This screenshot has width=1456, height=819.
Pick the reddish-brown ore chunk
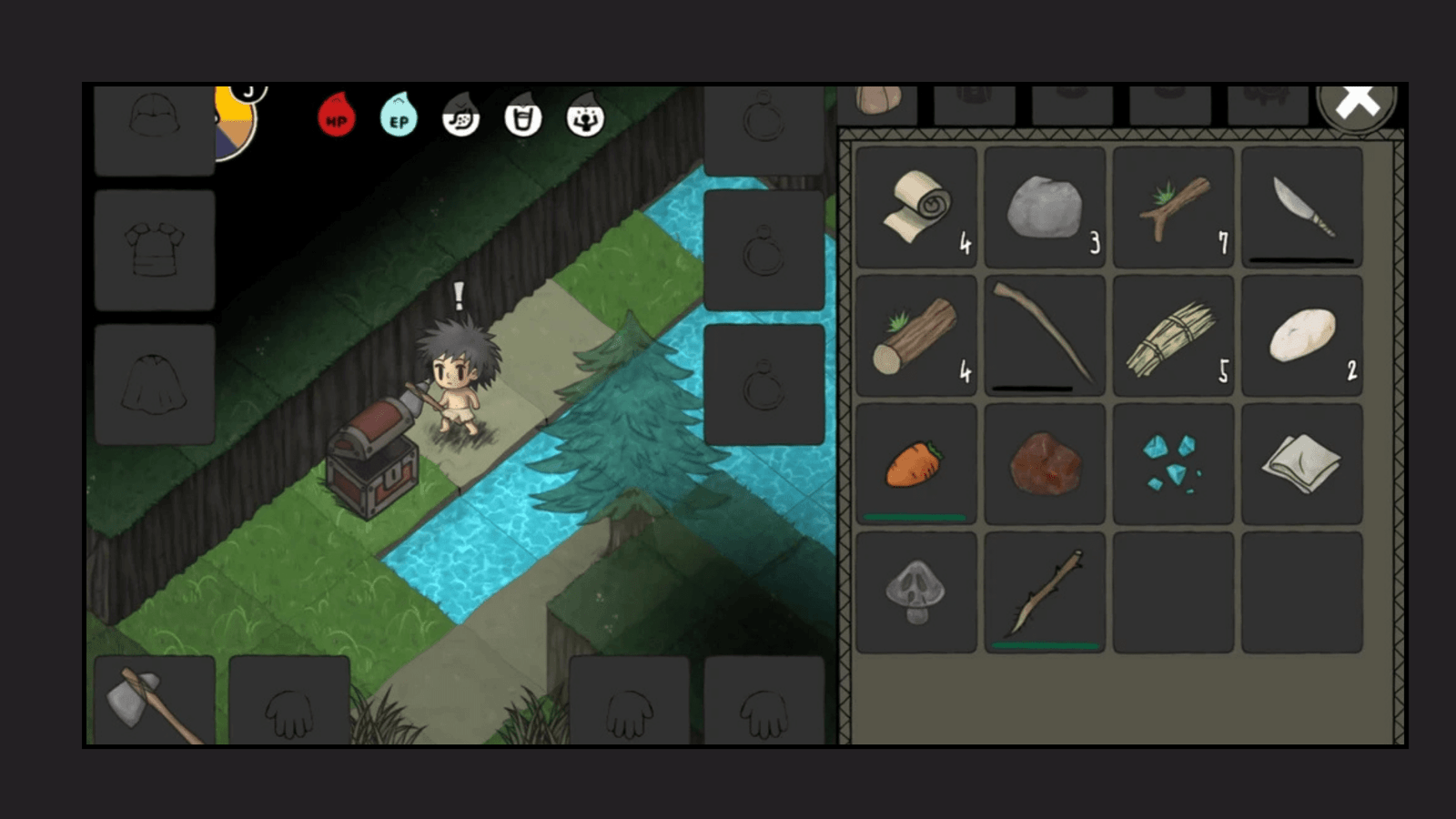point(1045,464)
